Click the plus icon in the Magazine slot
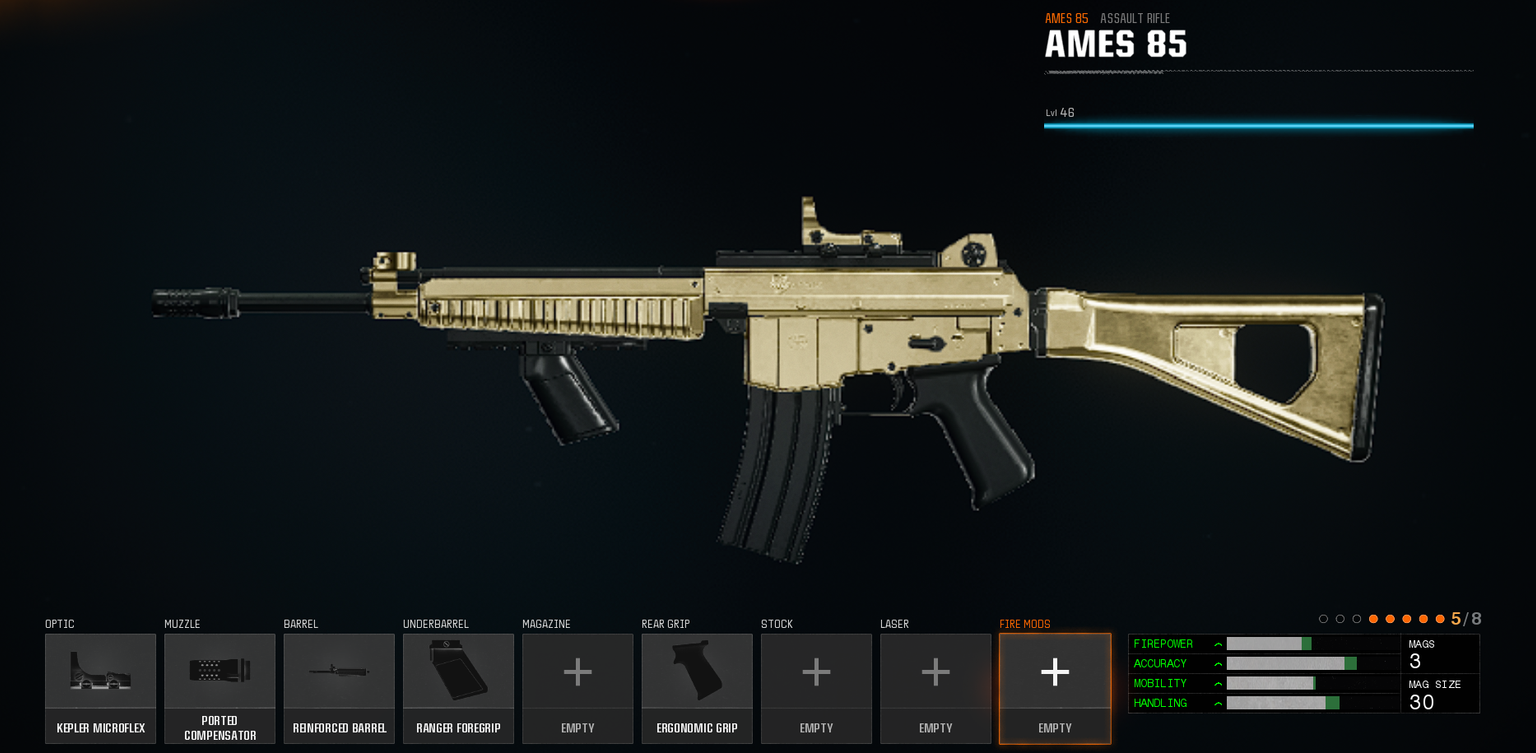Image resolution: width=1536 pixels, height=753 pixels. click(577, 671)
